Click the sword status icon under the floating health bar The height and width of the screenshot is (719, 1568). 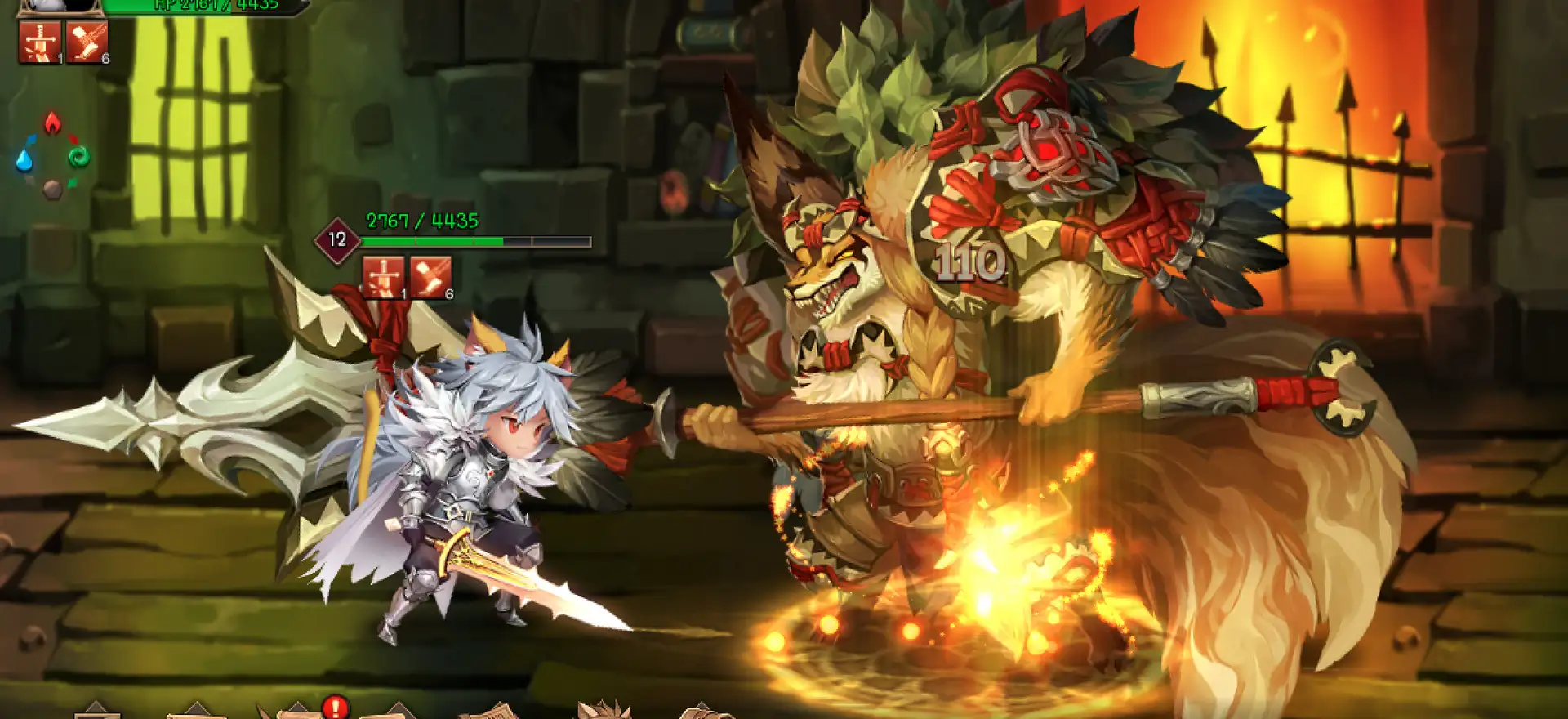(383, 277)
